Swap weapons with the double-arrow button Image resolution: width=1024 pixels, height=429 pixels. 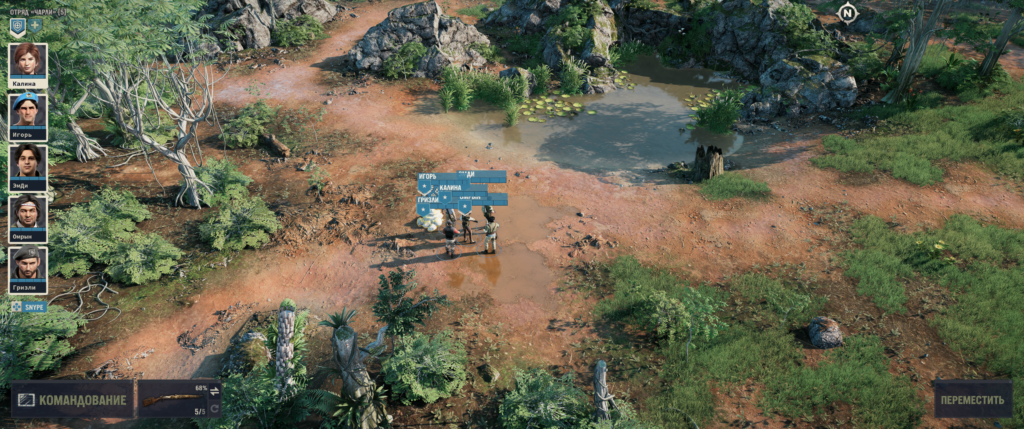point(214,391)
